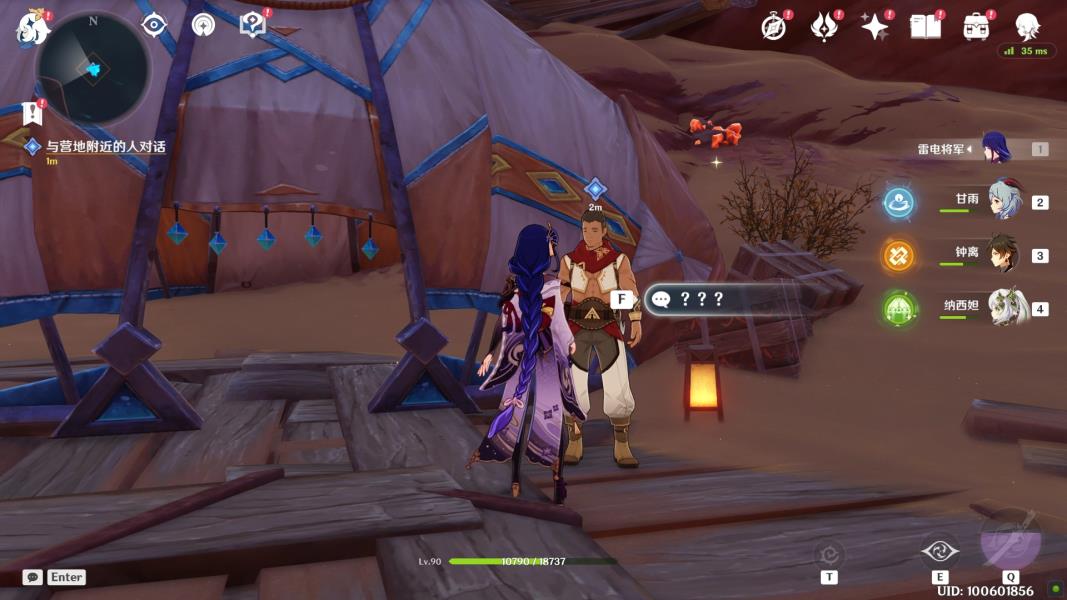Image resolution: width=1067 pixels, height=600 pixels.
Task: Use the gadget icon above T
Action: [829, 553]
